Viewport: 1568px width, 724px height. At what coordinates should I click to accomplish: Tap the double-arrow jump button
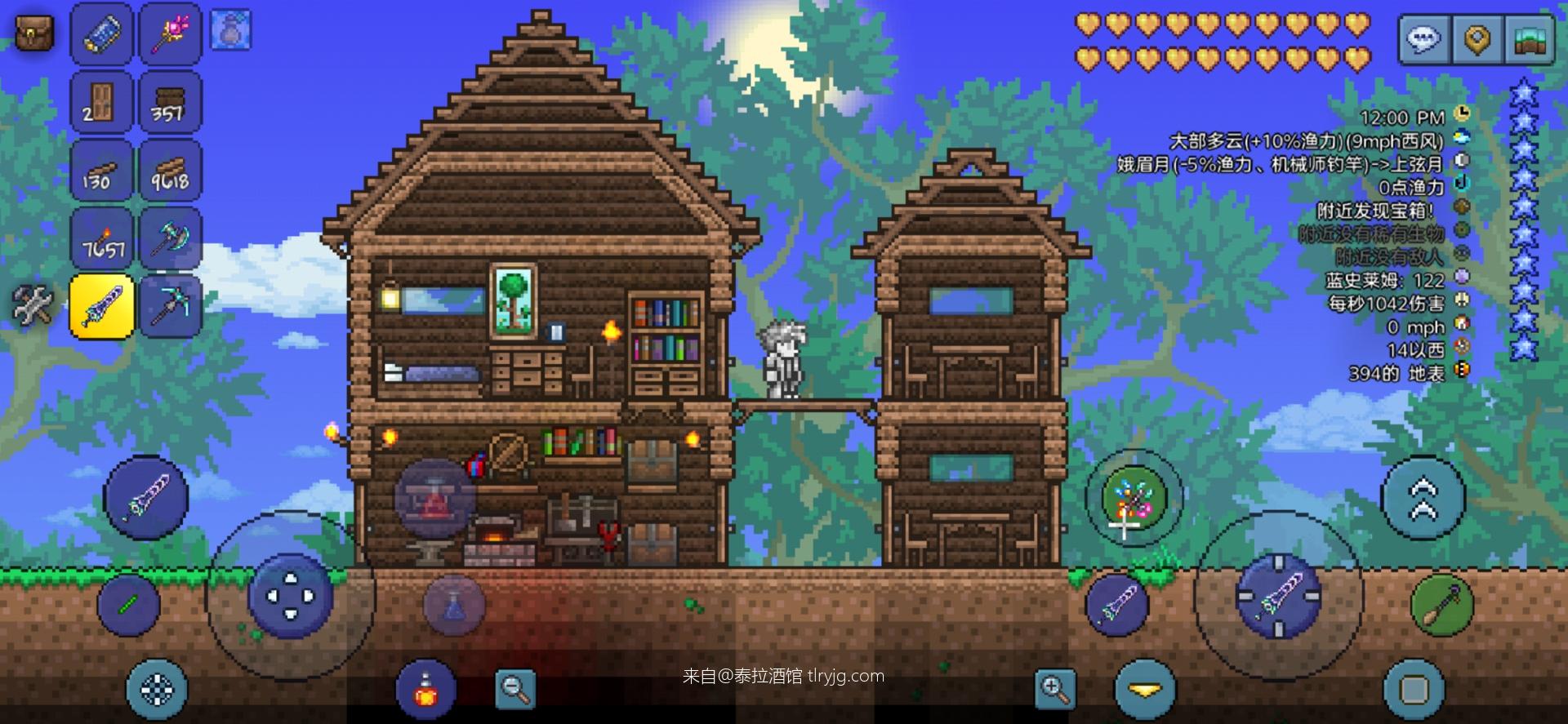click(x=1423, y=498)
